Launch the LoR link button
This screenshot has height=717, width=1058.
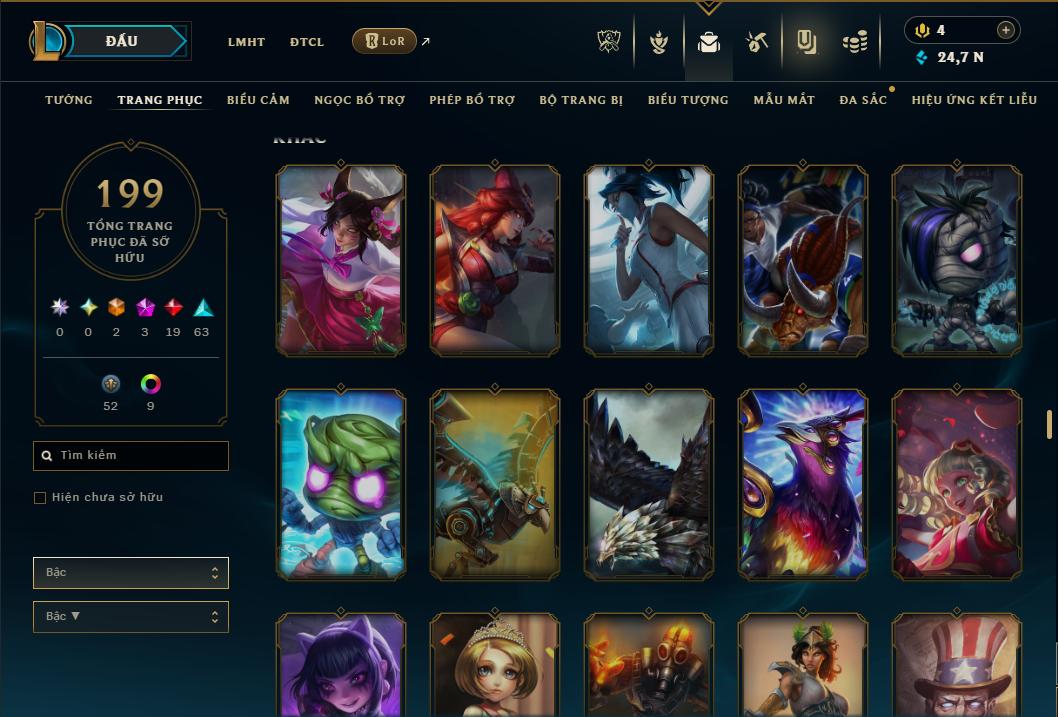pos(384,41)
